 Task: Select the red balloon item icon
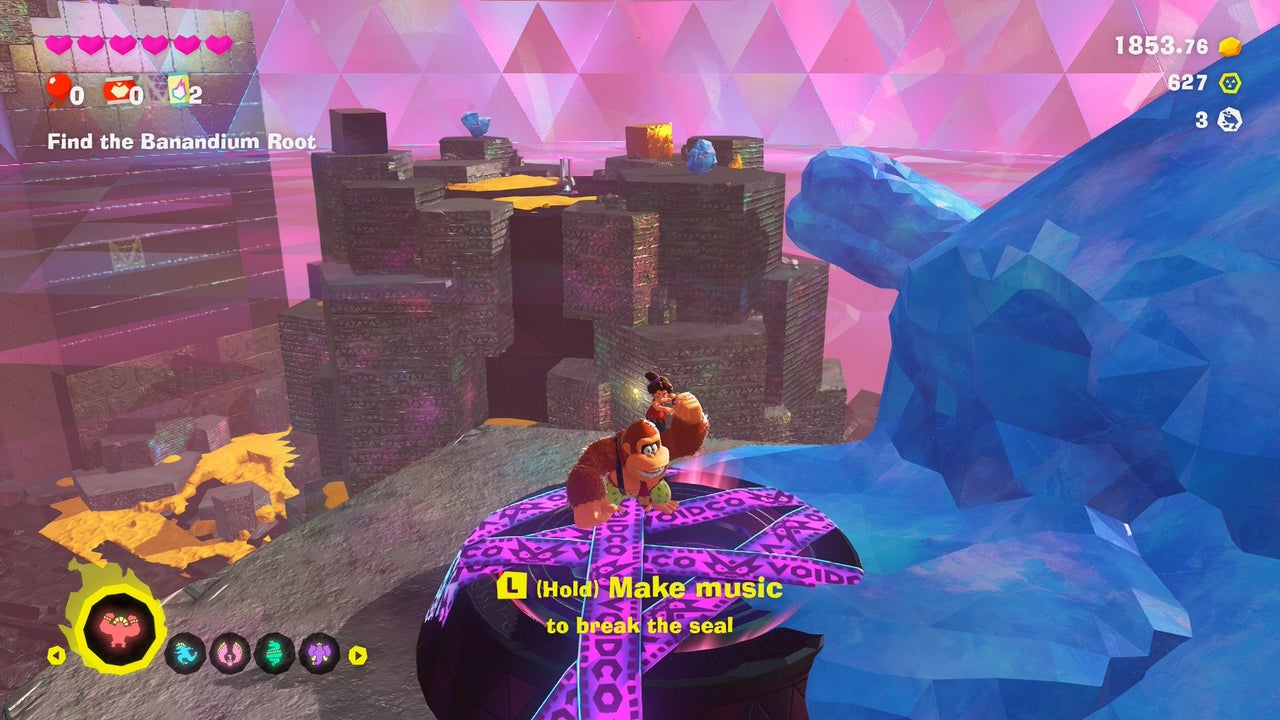point(57,92)
